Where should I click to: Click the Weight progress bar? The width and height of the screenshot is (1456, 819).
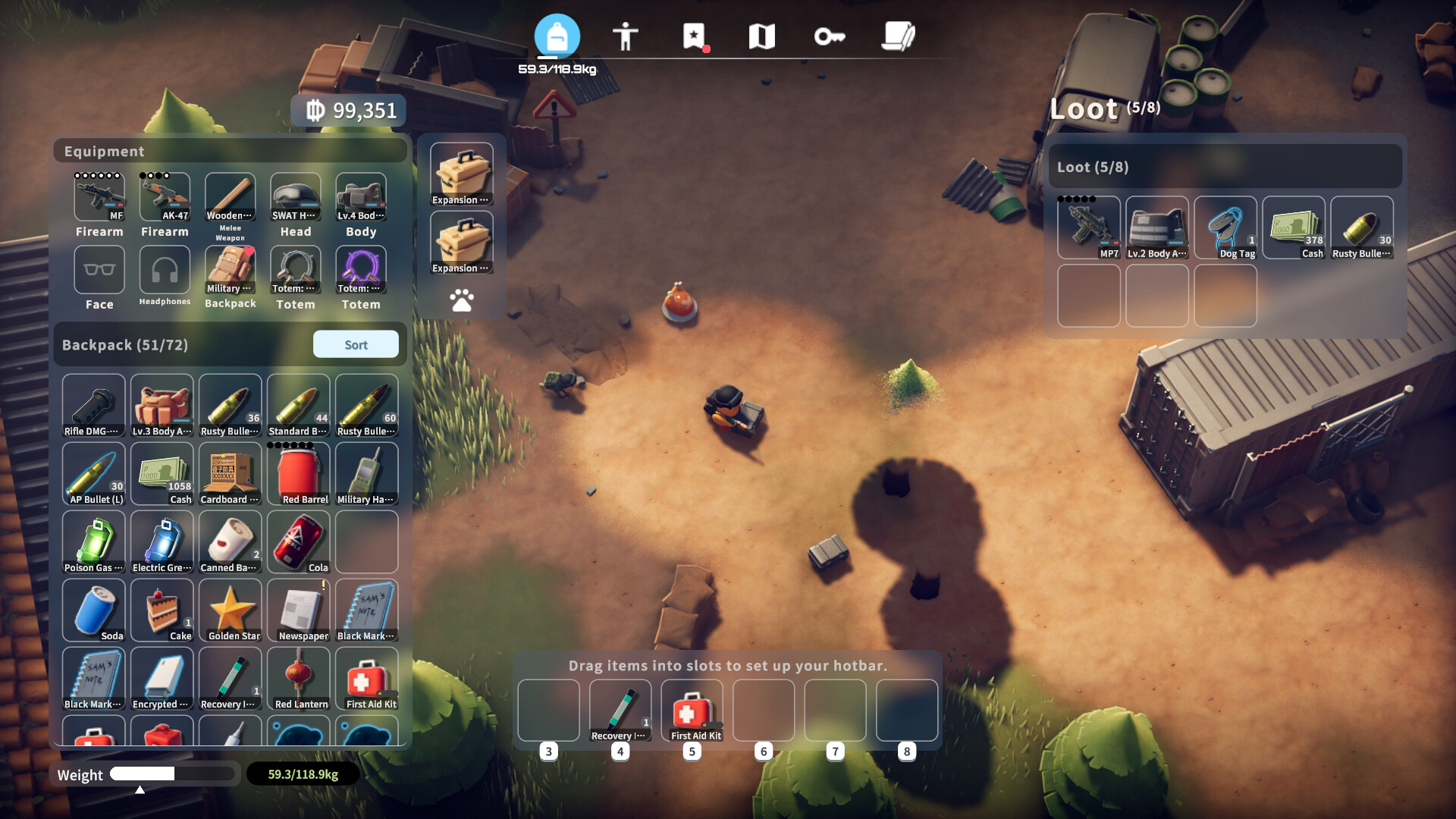pos(173,774)
